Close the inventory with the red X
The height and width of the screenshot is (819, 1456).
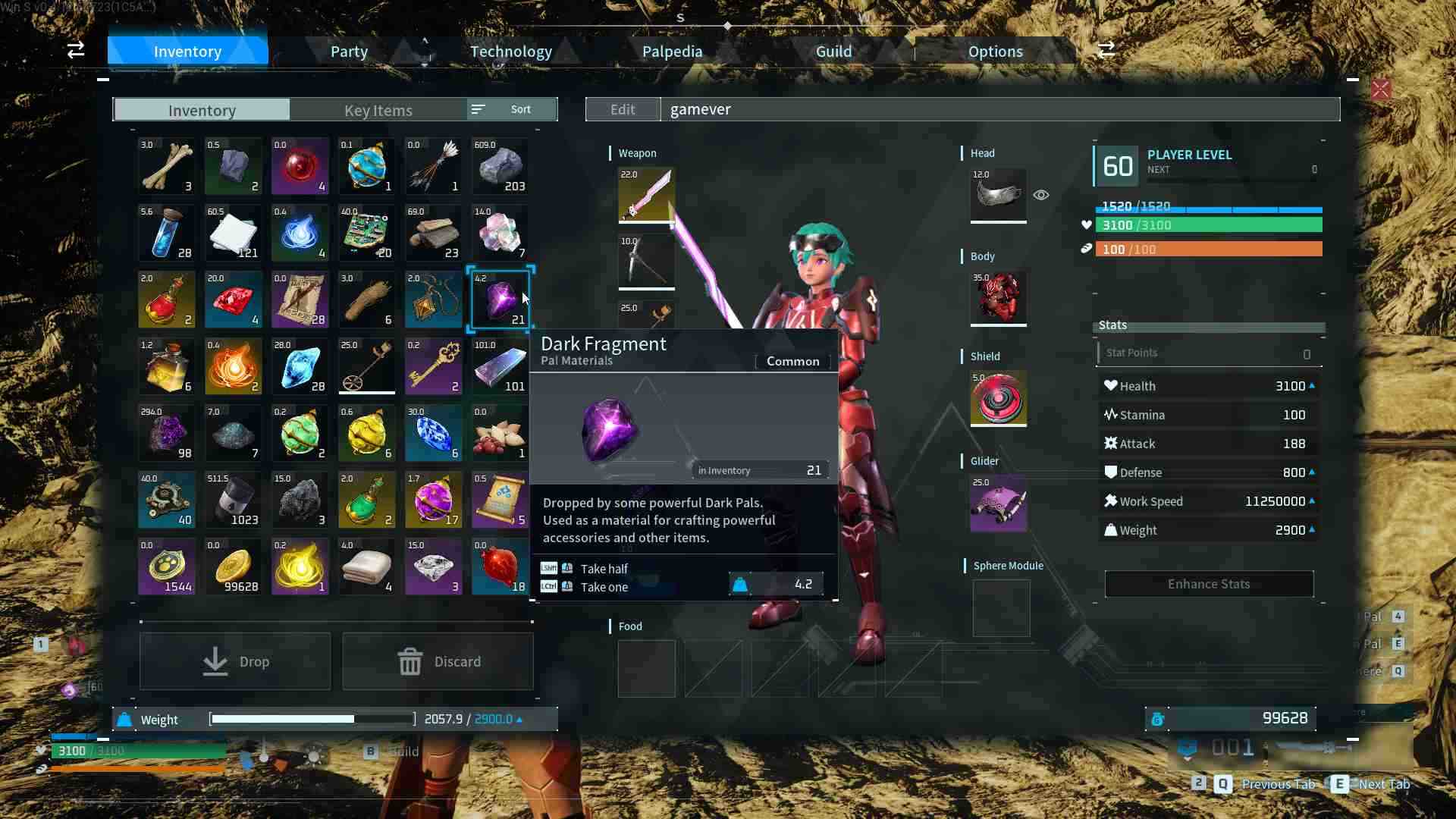coord(1380,89)
